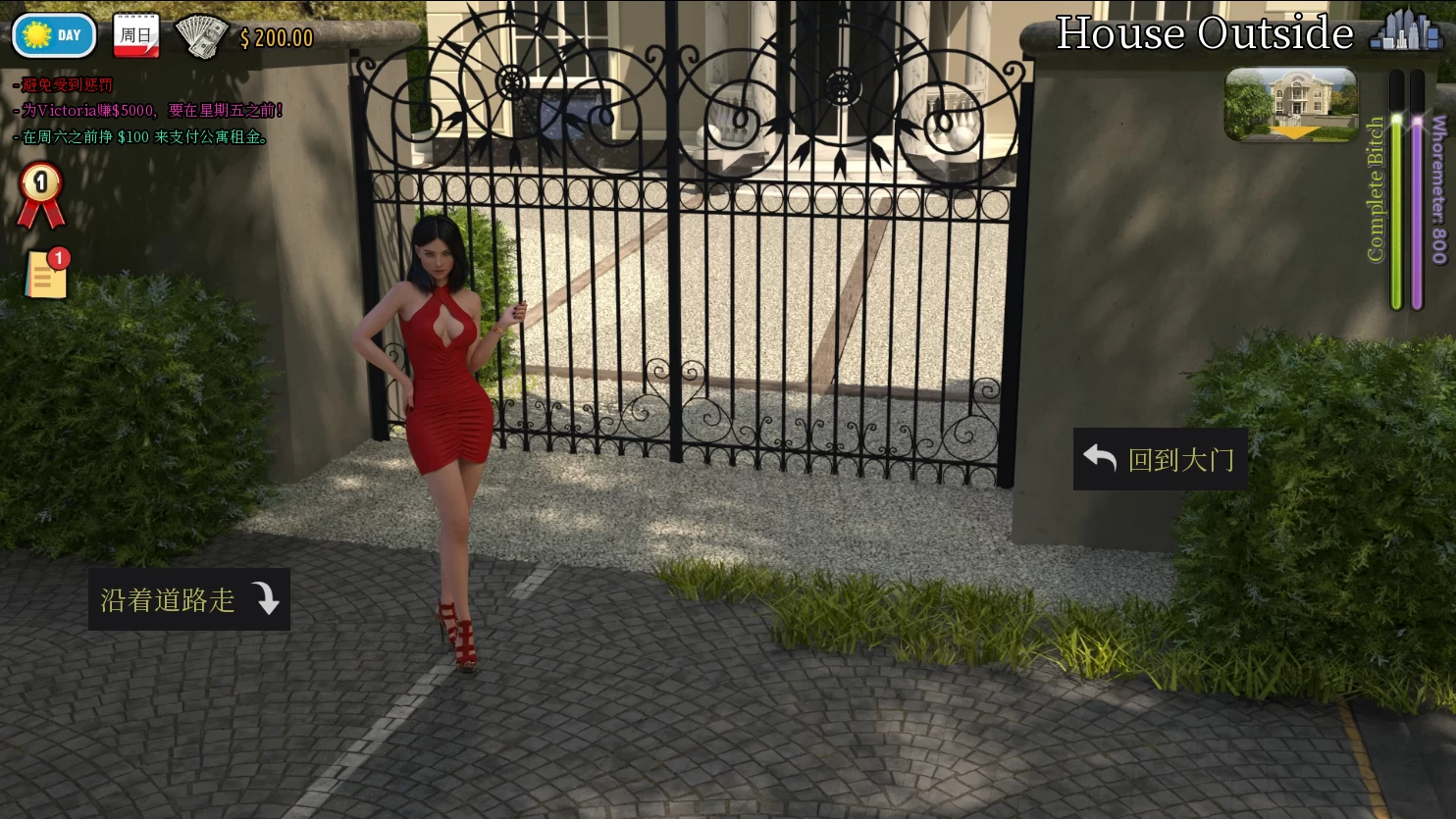Screen dimensions: 1456x819
Task: Click the mansion location thumbnail
Action: [x=1291, y=104]
